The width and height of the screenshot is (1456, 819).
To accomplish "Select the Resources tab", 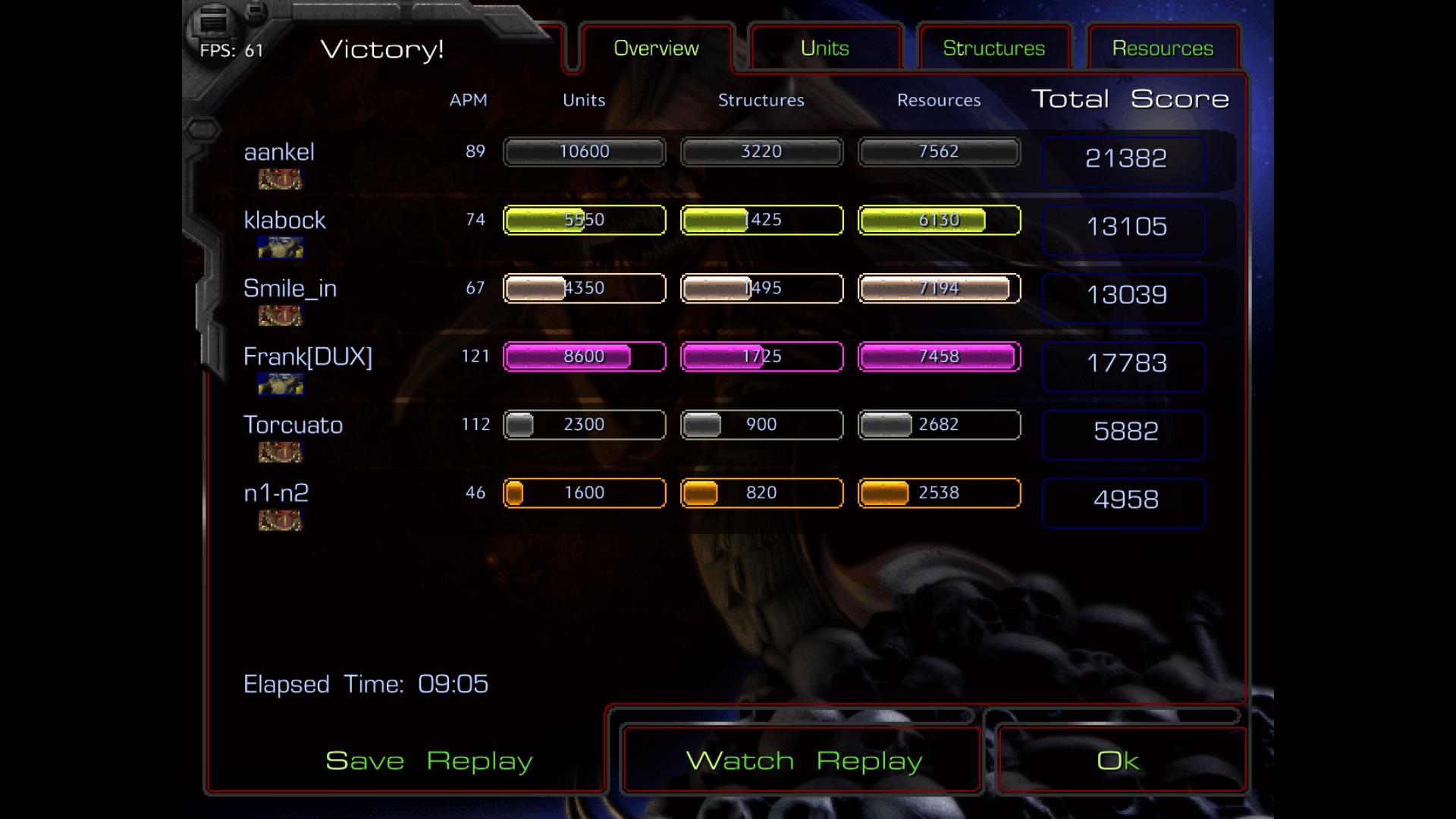I will pos(1163,49).
